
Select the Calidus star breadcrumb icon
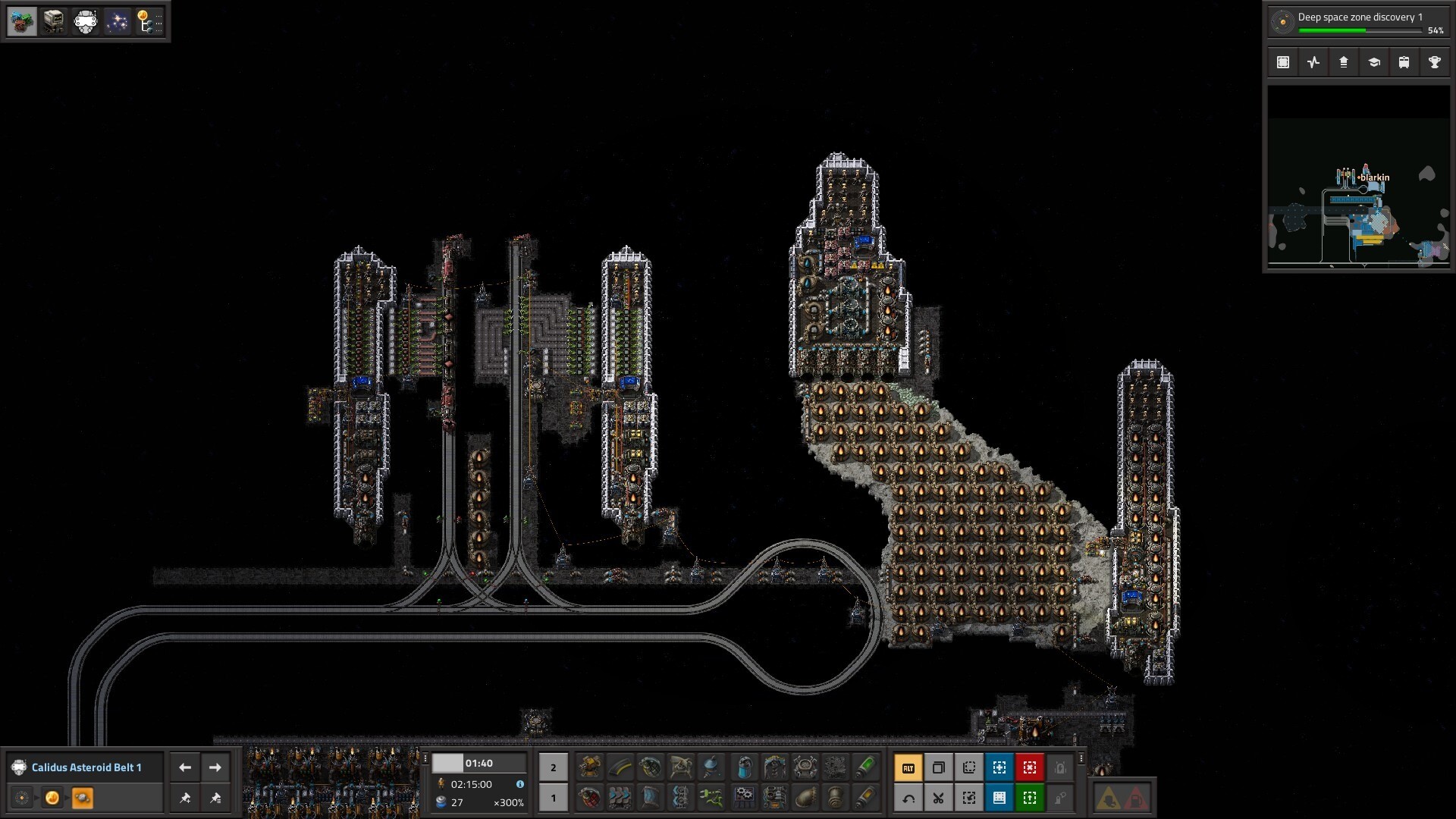(x=52, y=798)
